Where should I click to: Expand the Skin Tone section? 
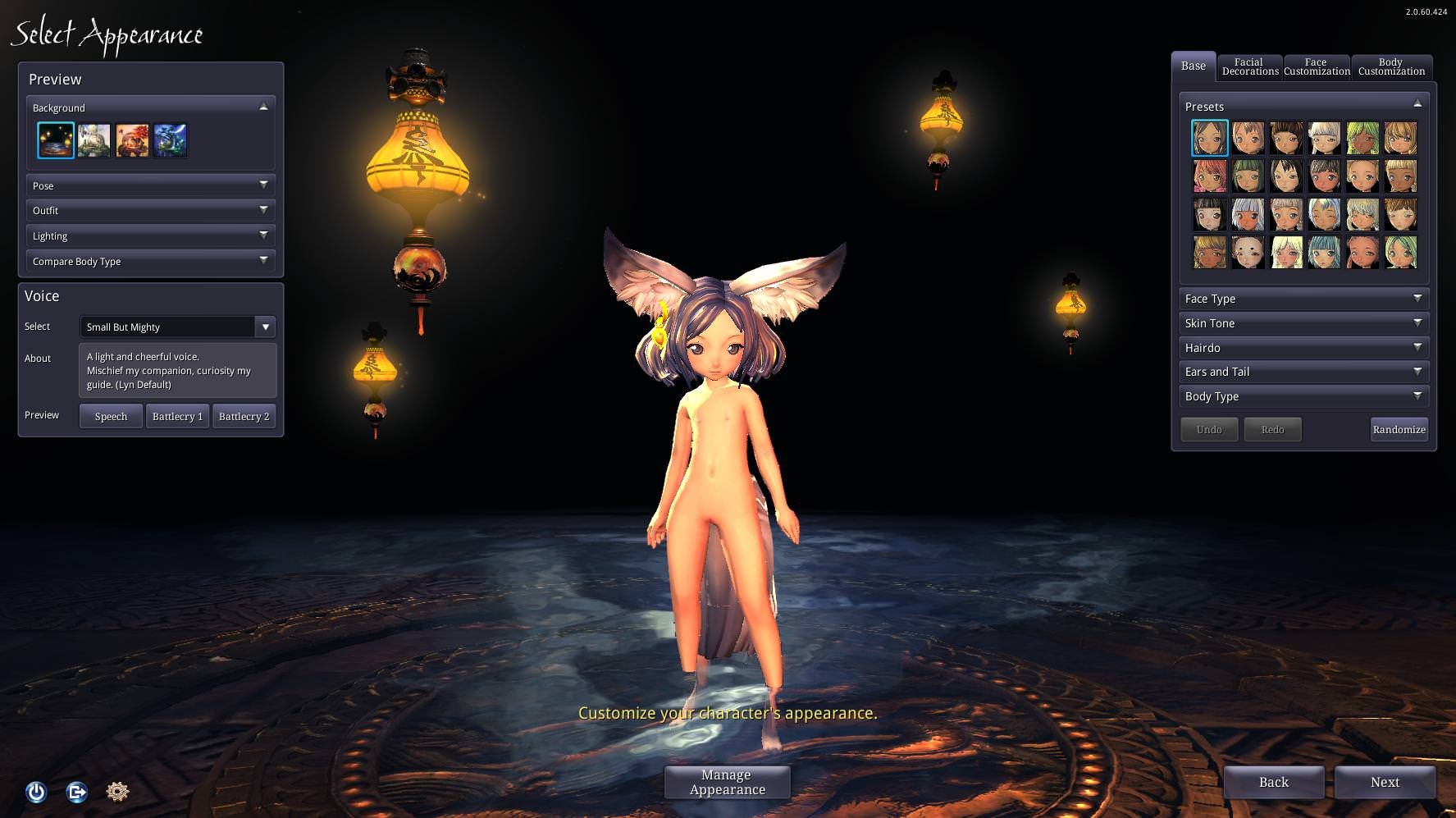point(1303,323)
